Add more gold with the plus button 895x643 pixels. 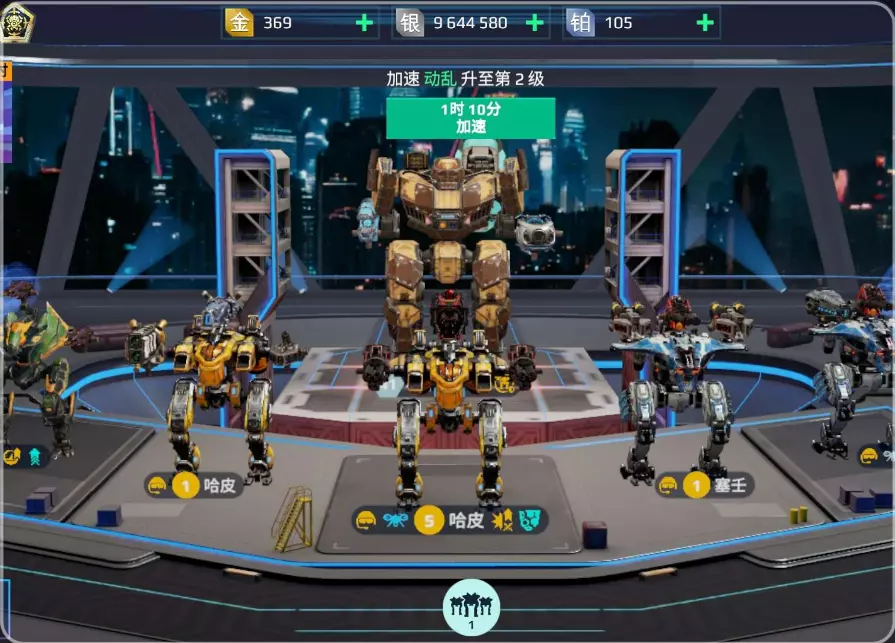[x=364, y=22]
